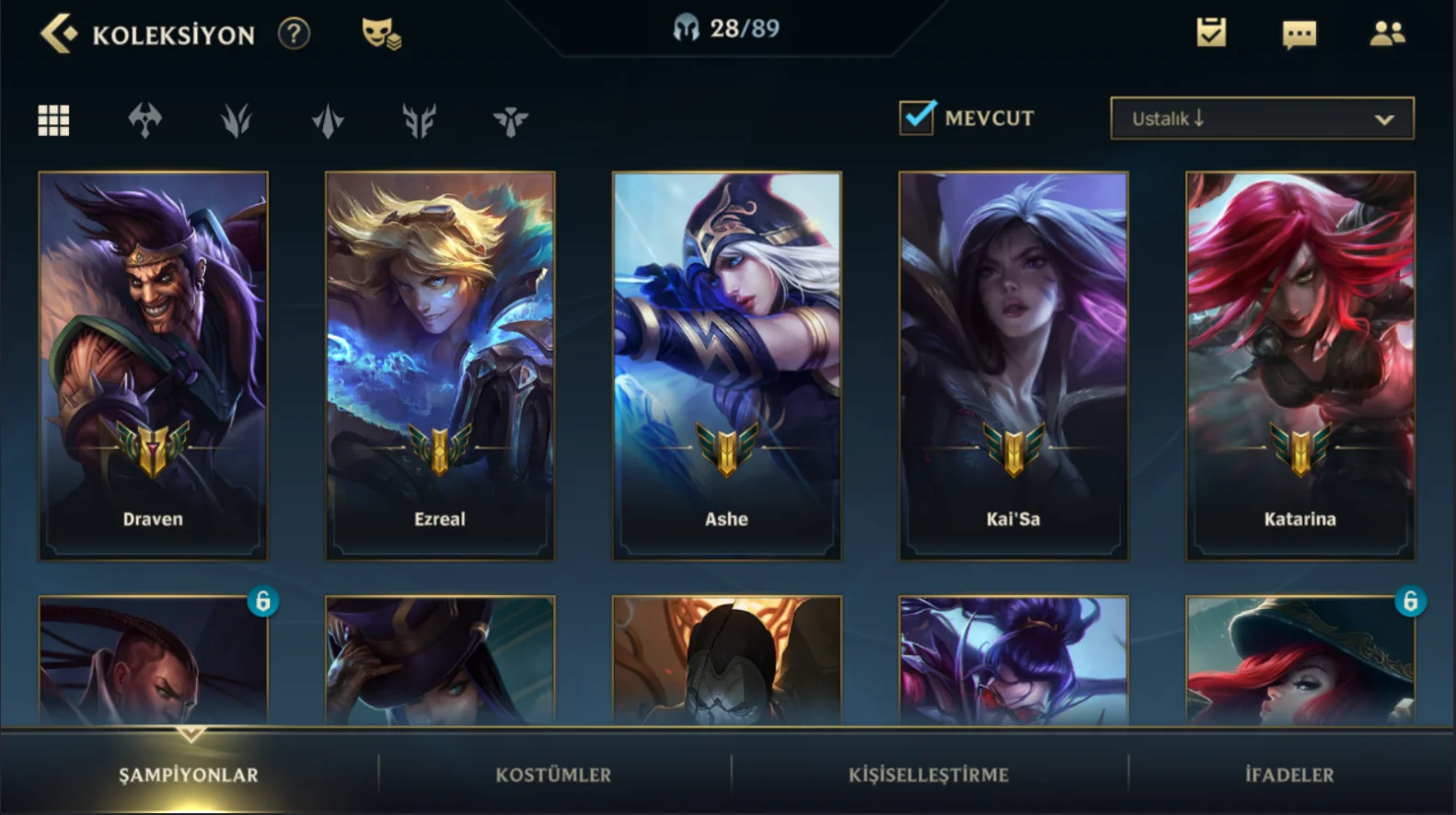Image resolution: width=1456 pixels, height=815 pixels.
Task: Switch to the Şampiyonlar tab
Action: click(189, 775)
